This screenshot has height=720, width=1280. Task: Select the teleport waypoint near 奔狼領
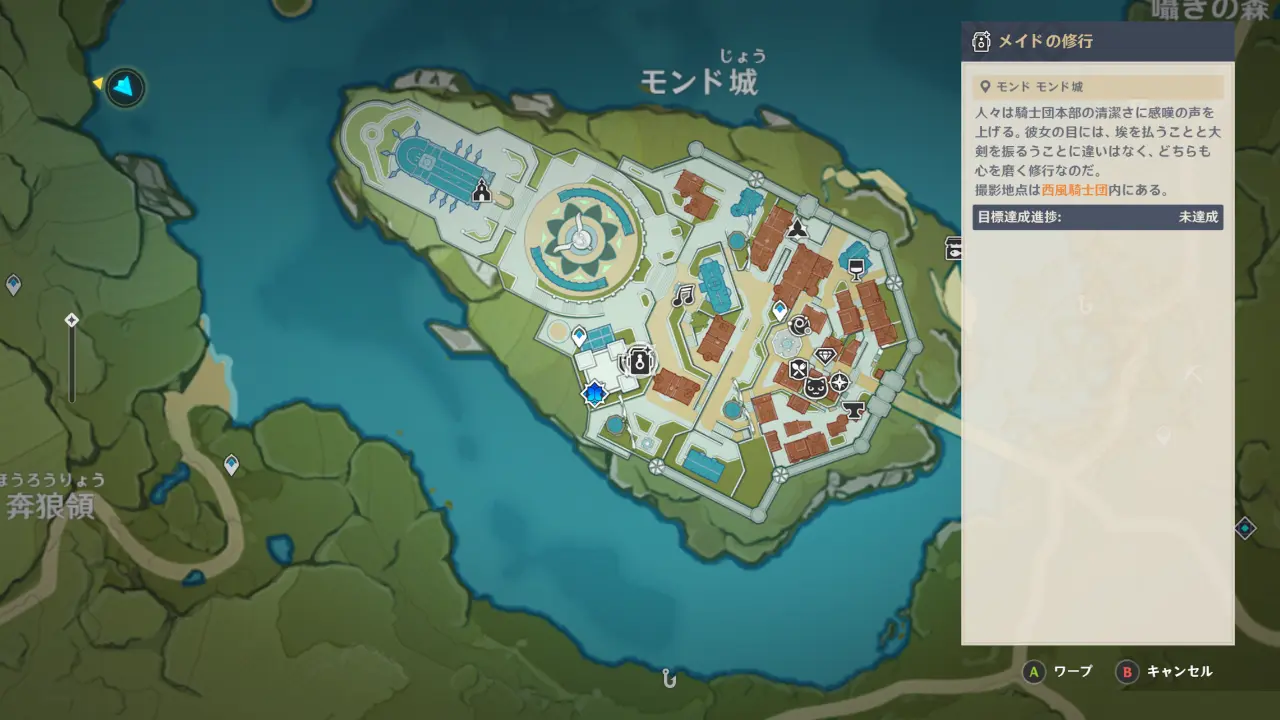point(231,464)
